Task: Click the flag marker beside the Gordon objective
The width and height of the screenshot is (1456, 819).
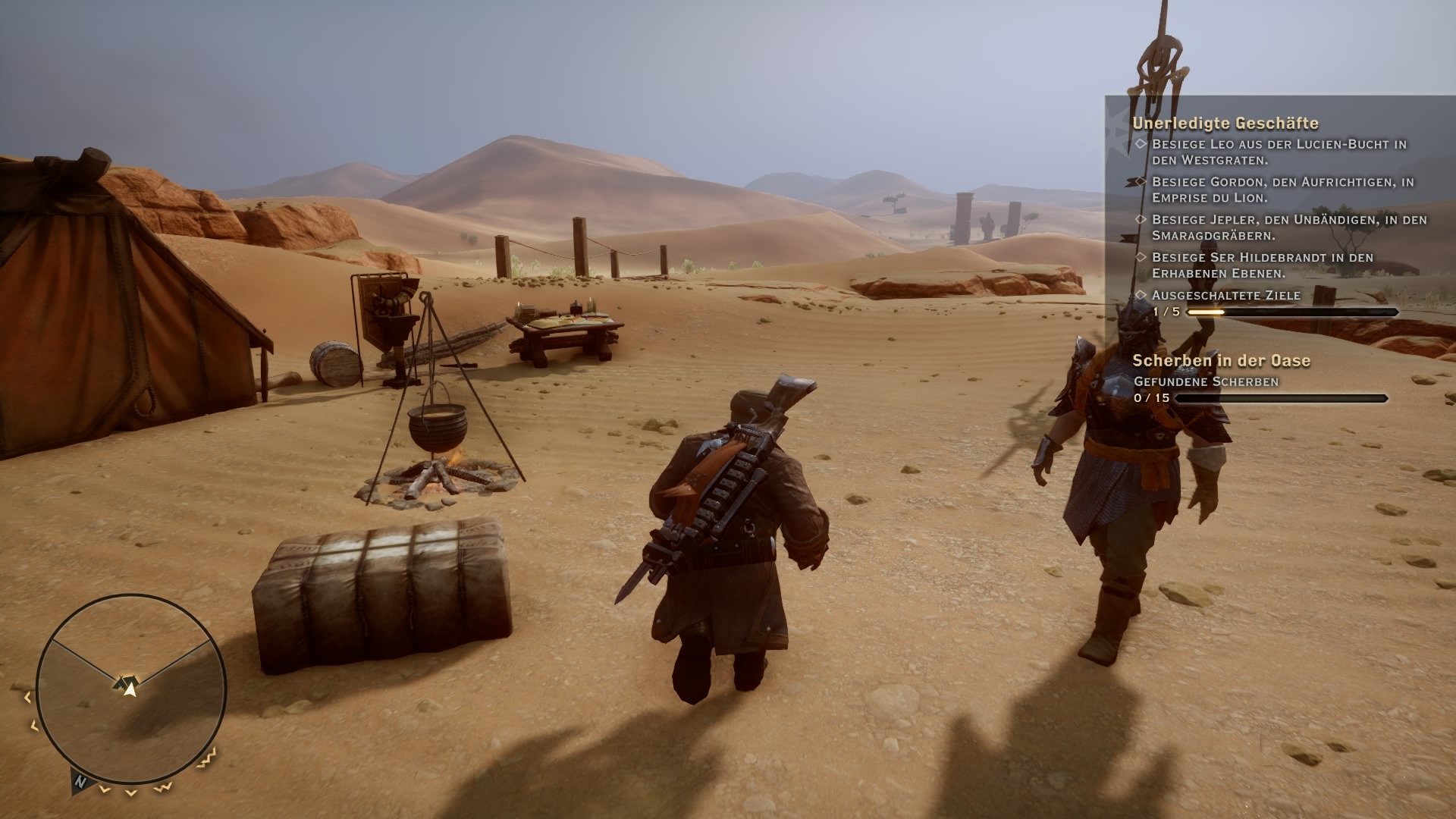Action: pos(1134,181)
